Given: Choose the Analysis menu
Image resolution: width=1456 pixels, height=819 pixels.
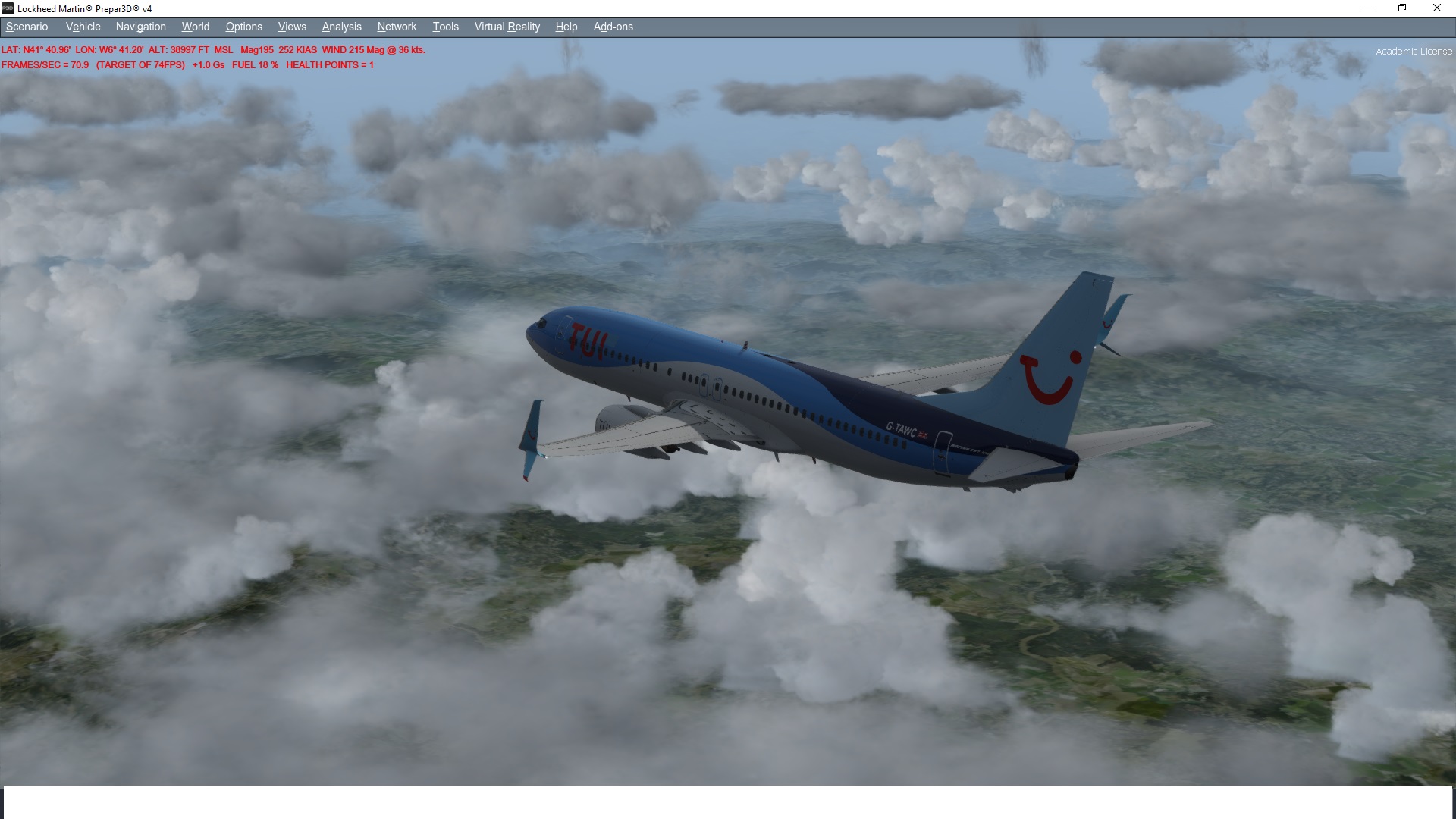Looking at the screenshot, I should pyautogui.click(x=341, y=27).
